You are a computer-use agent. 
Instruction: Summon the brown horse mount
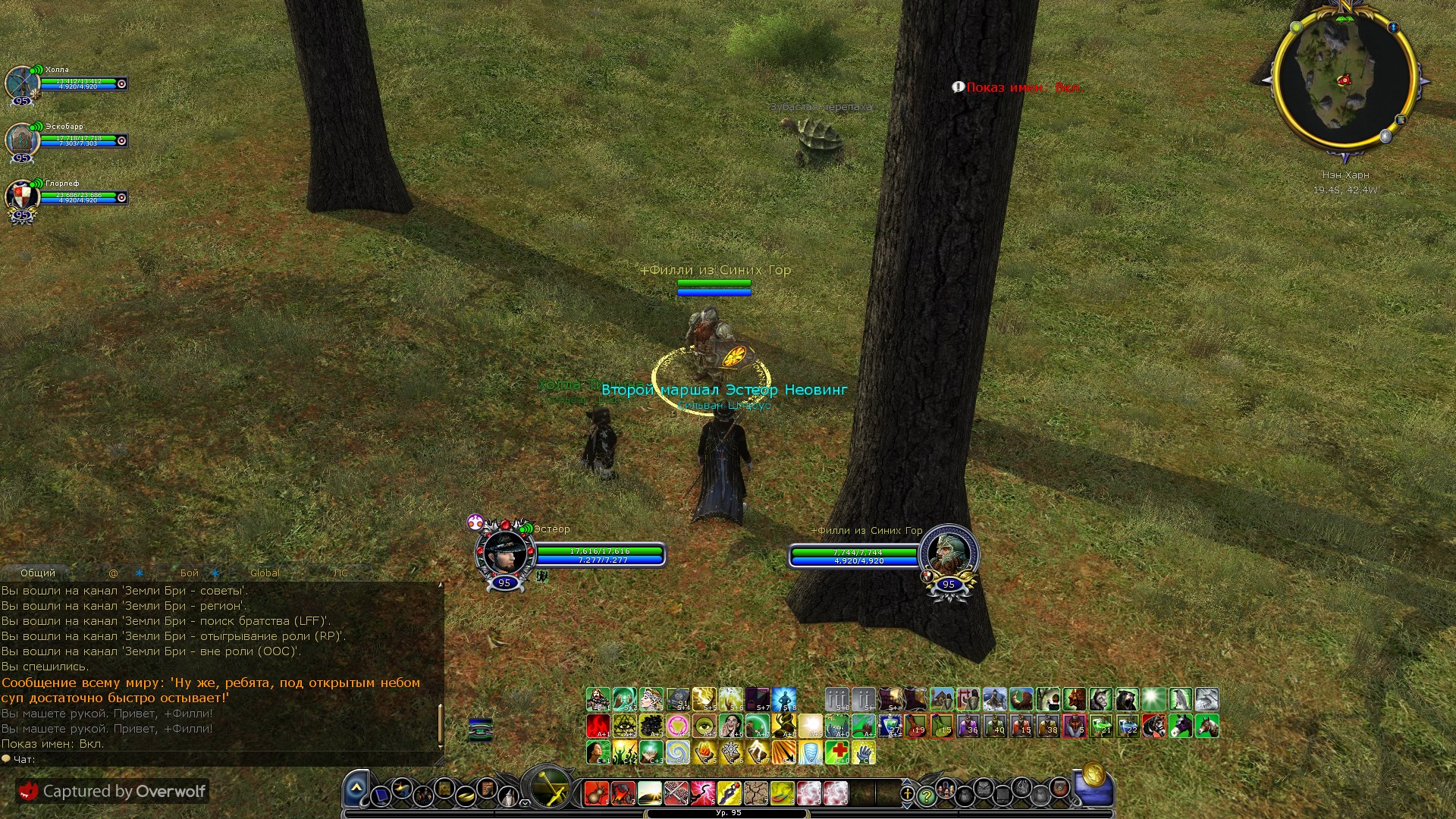pos(1207,726)
